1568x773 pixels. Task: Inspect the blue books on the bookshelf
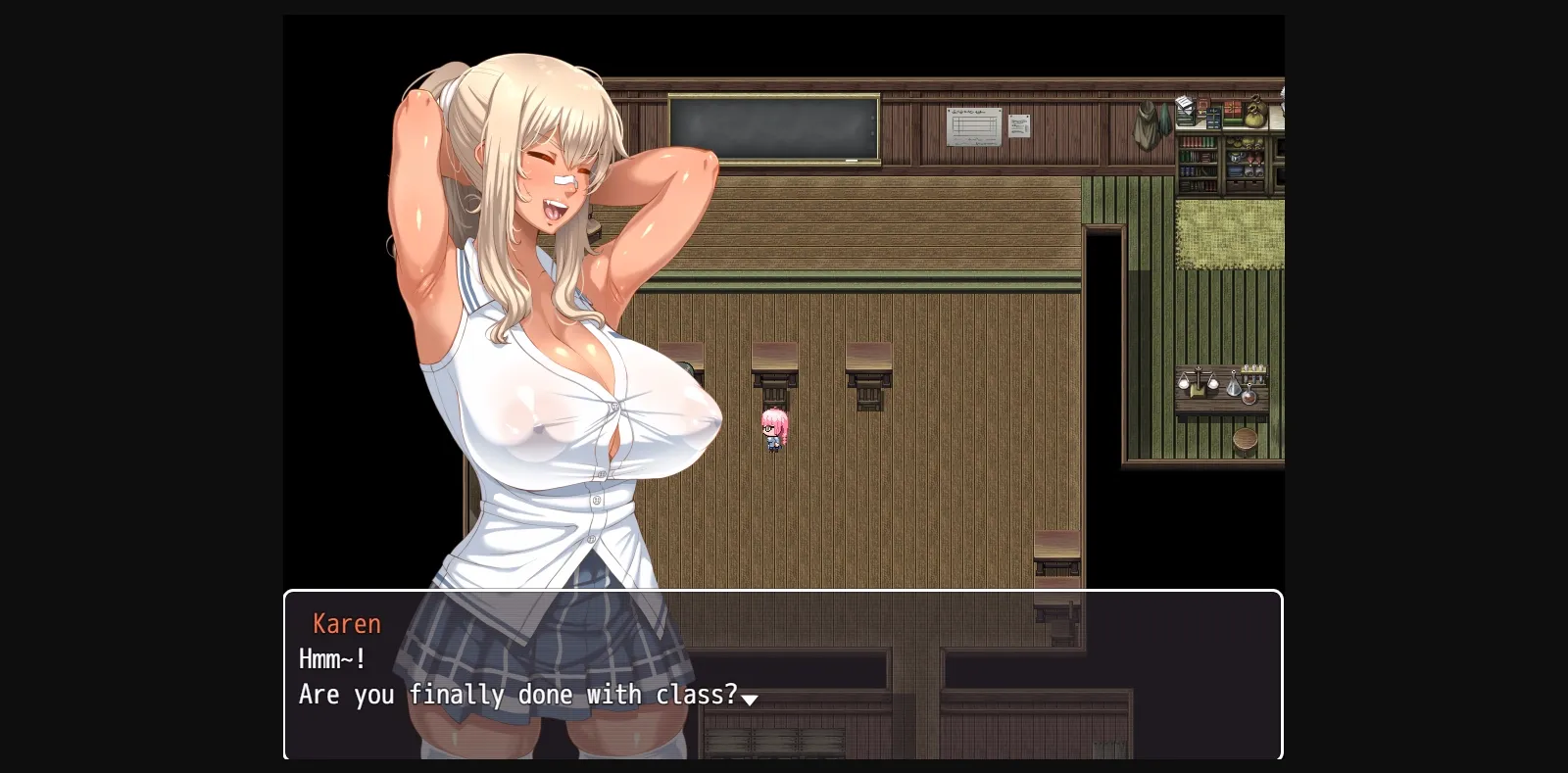tap(1188, 170)
